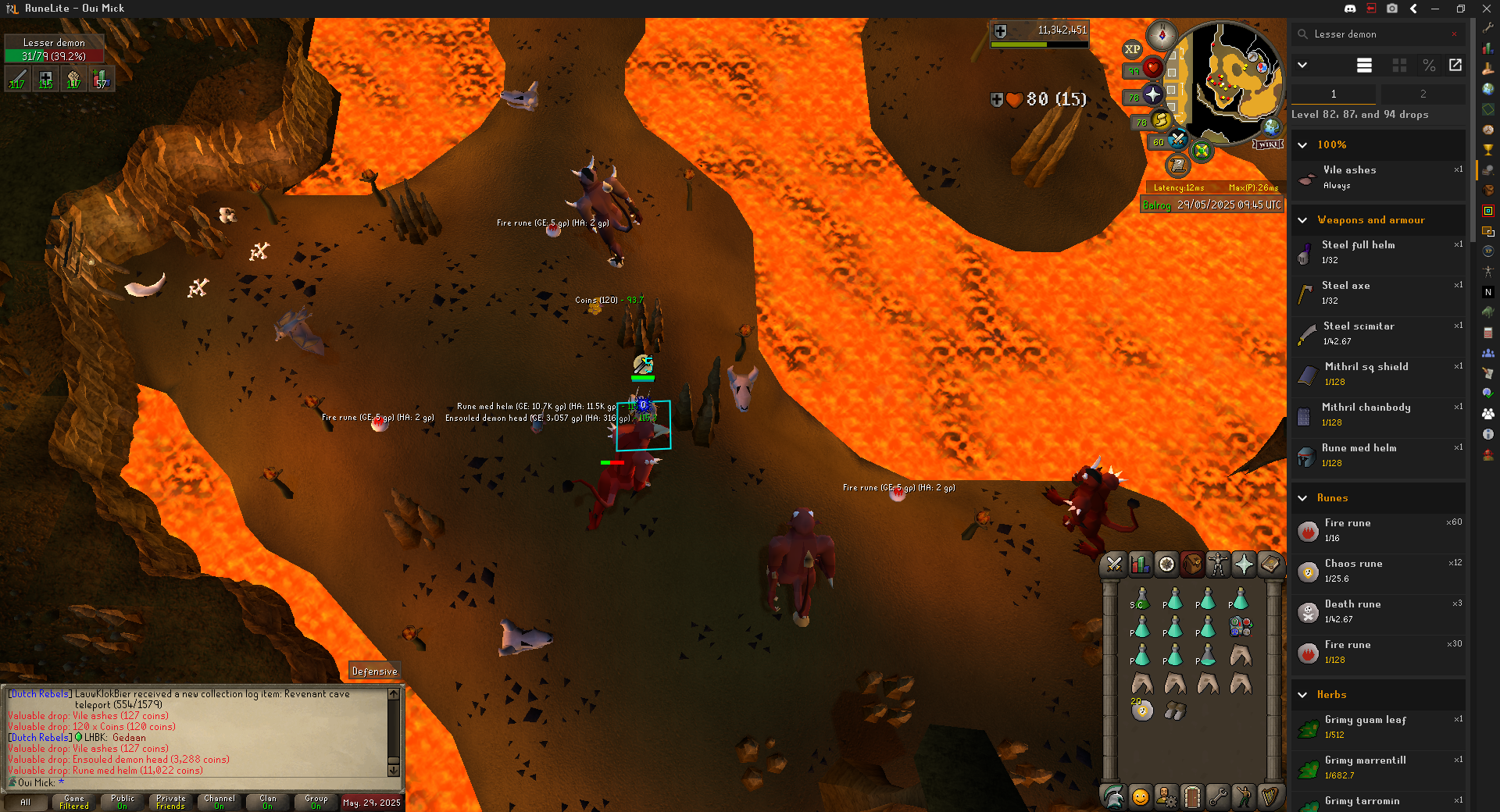The height and width of the screenshot is (812, 1500).
Task: Select the ensouled demon head stack of 20
Action: pos(1141,710)
